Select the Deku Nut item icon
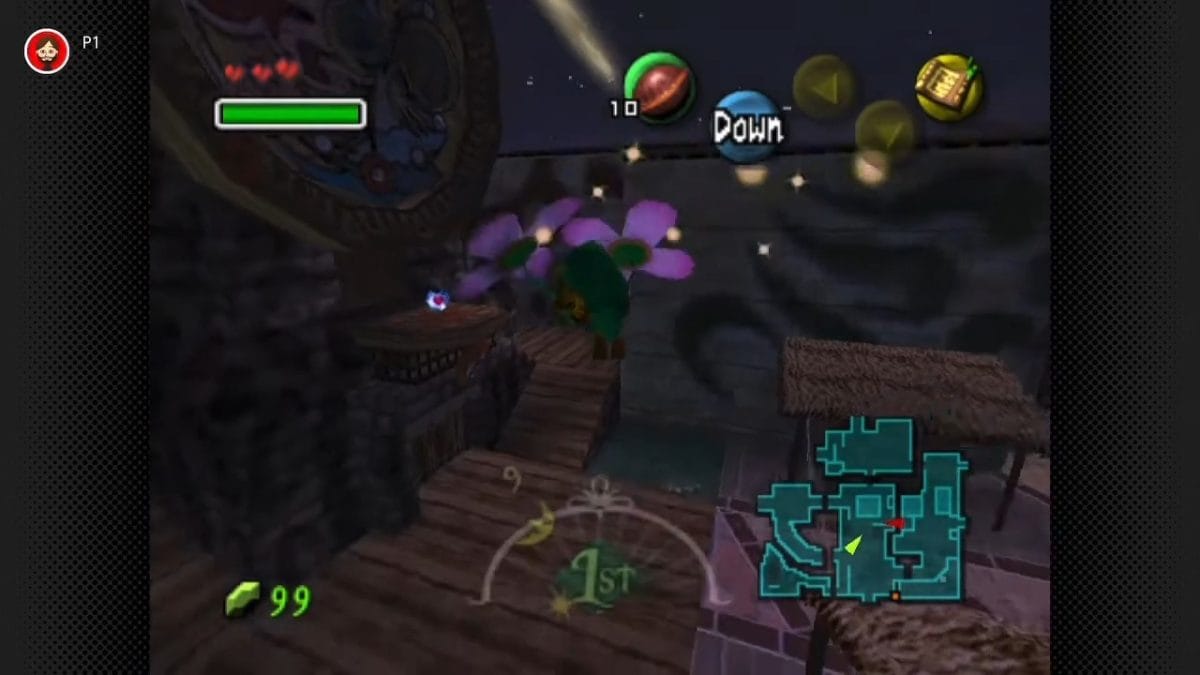Viewport: 1200px width, 675px height. pyautogui.click(x=659, y=88)
